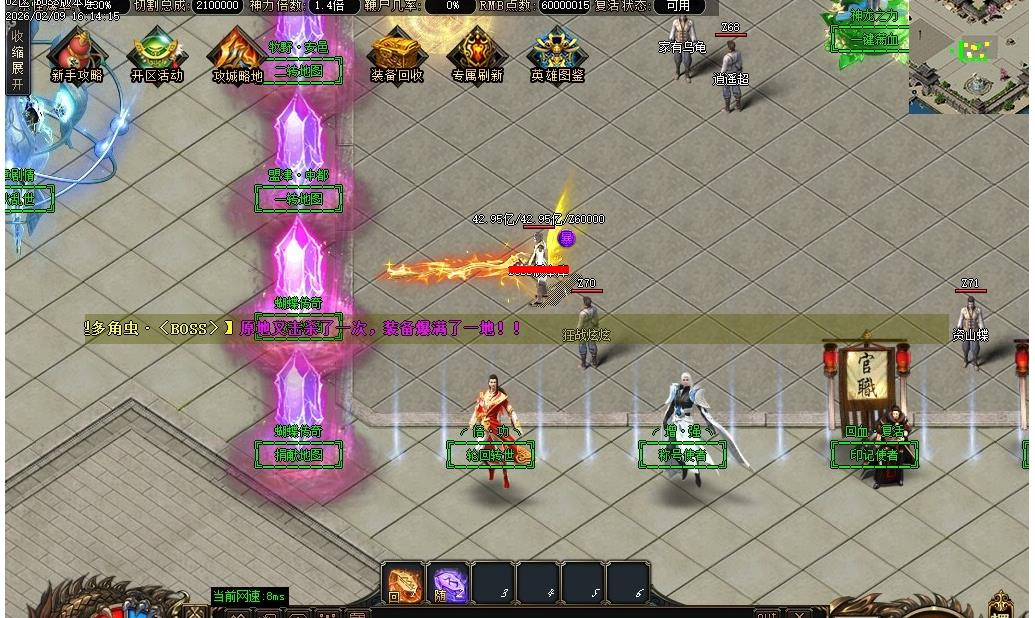Click the minimap in the corner
Screen dimensions: 1035x618
[969, 56]
